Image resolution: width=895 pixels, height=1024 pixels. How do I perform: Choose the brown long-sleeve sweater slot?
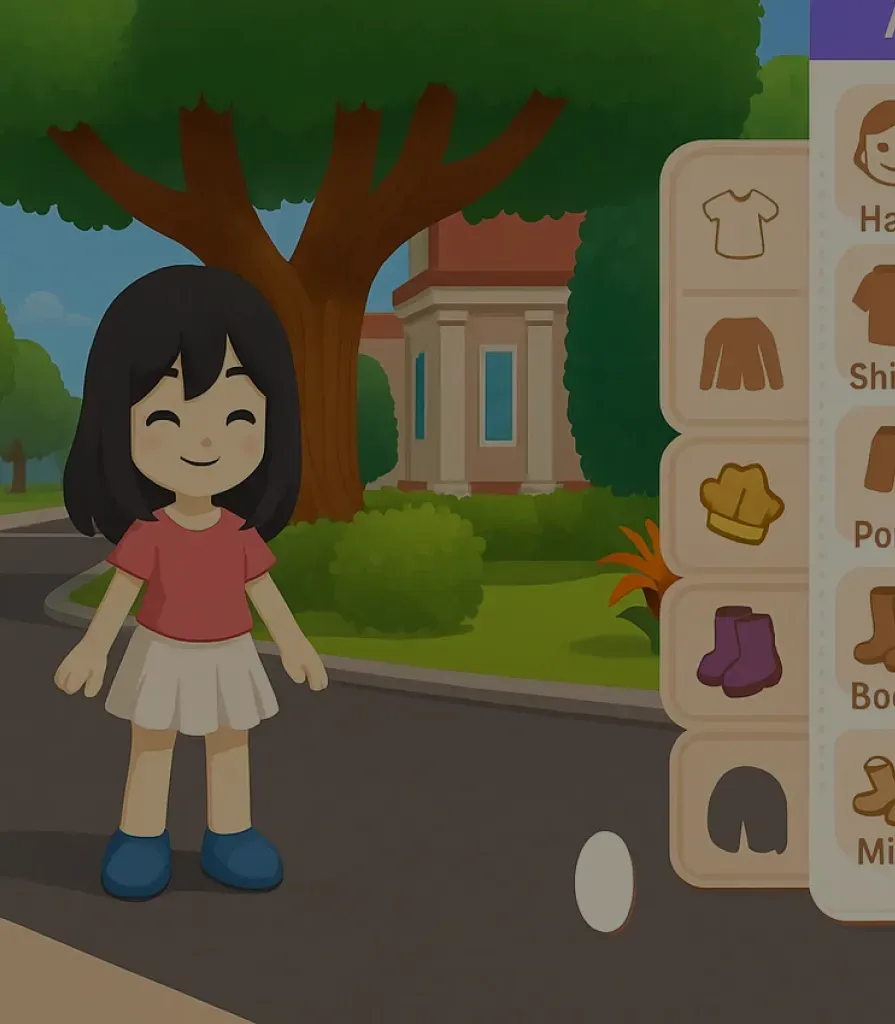tap(740, 355)
